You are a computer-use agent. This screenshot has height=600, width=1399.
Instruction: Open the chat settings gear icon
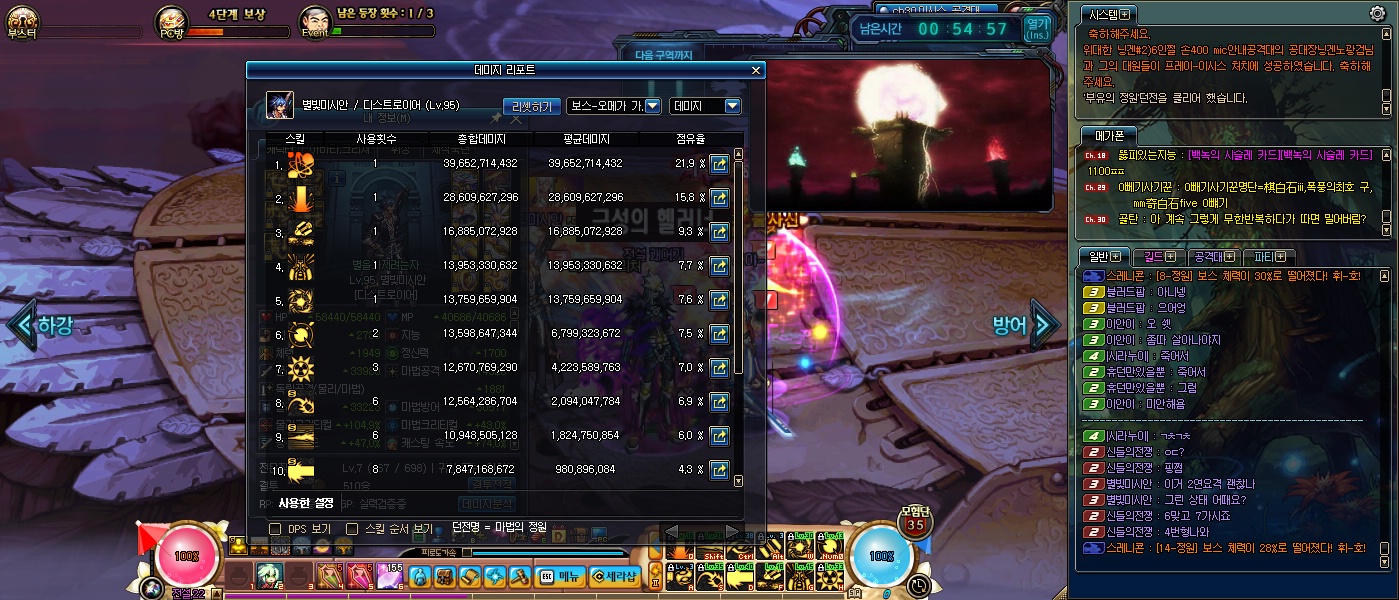tap(1377, 13)
